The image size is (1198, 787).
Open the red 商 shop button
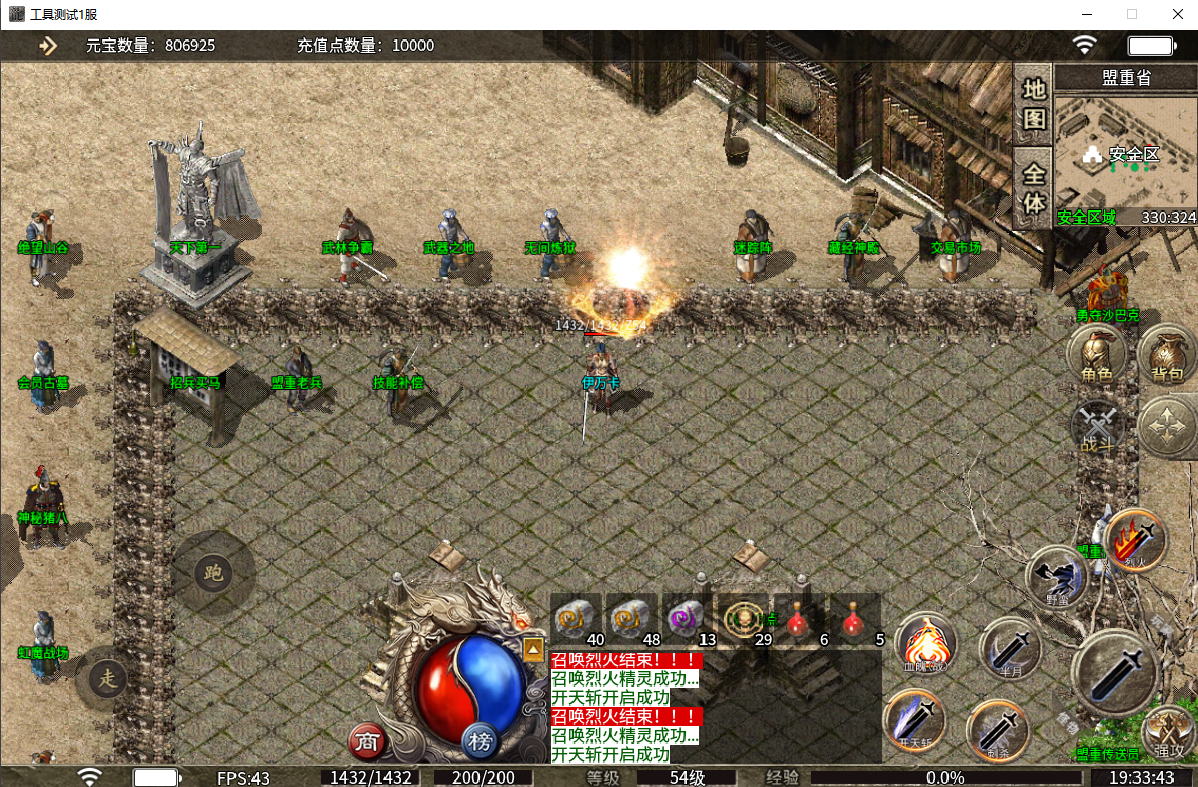click(368, 741)
